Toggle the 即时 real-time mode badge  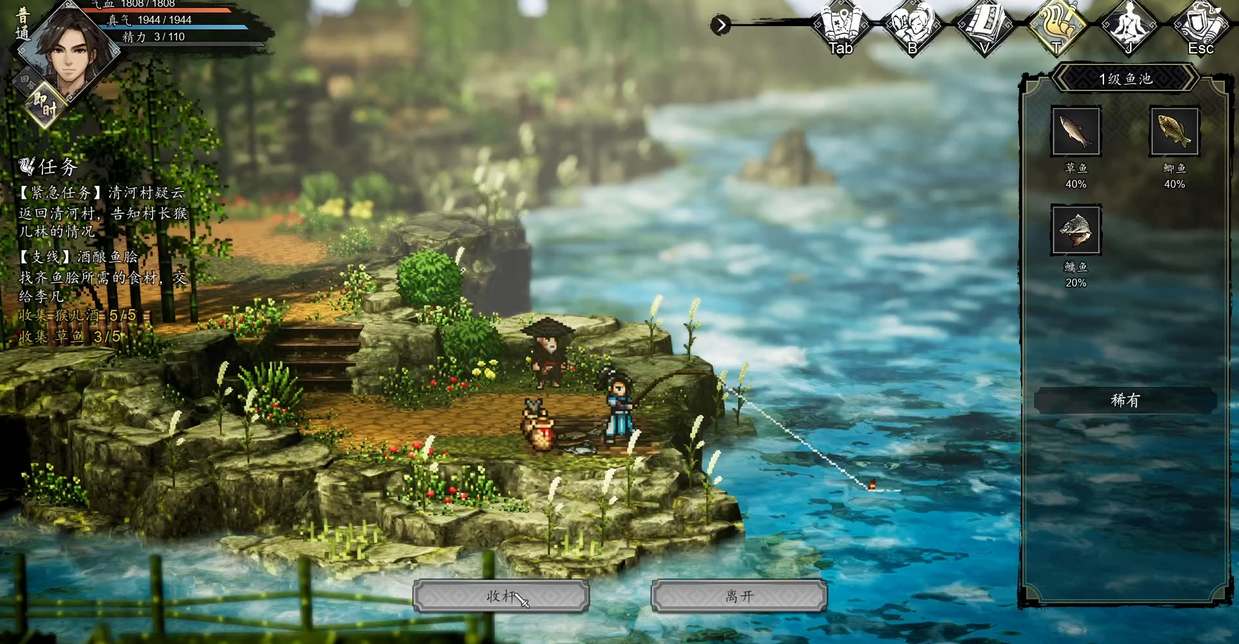click(x=44, y=105)
